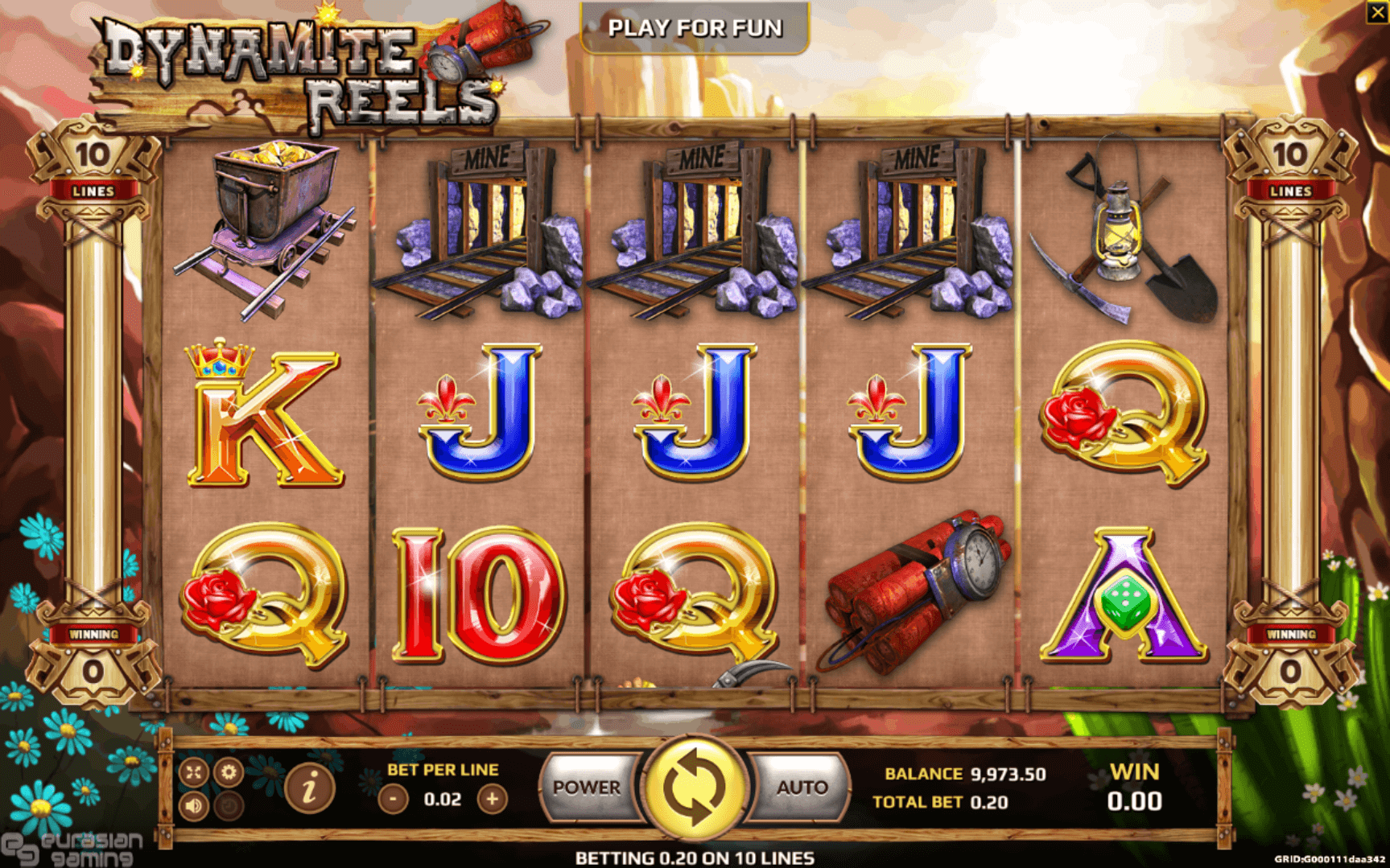This screenshot has height=868, width=1390.
Task: Spin the reels with the yellow arrows button
Action: (x=694, y=788)
